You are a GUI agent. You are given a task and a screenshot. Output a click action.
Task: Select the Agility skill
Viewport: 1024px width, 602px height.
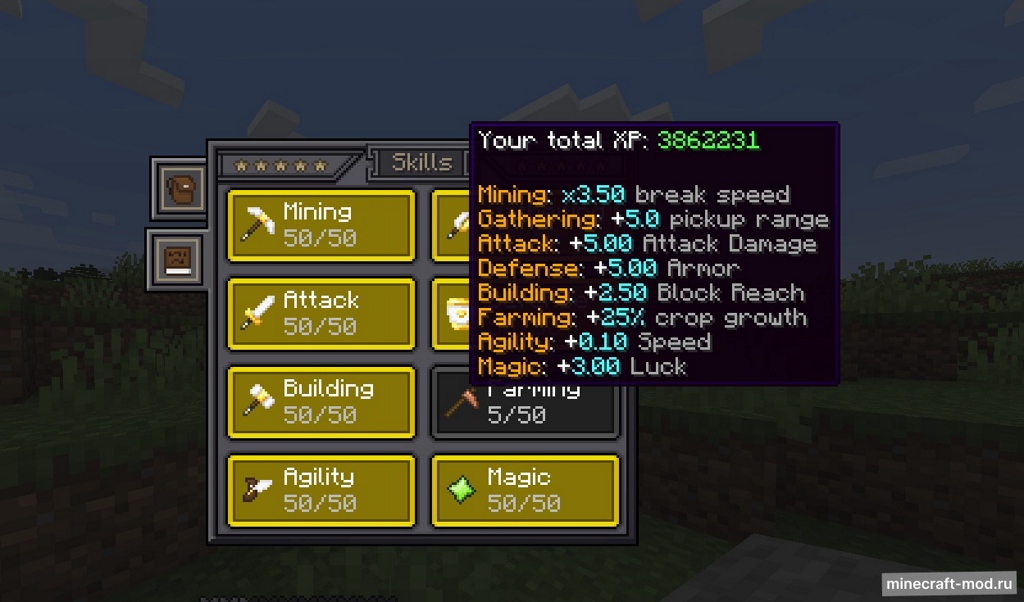(x=321, y=490)
